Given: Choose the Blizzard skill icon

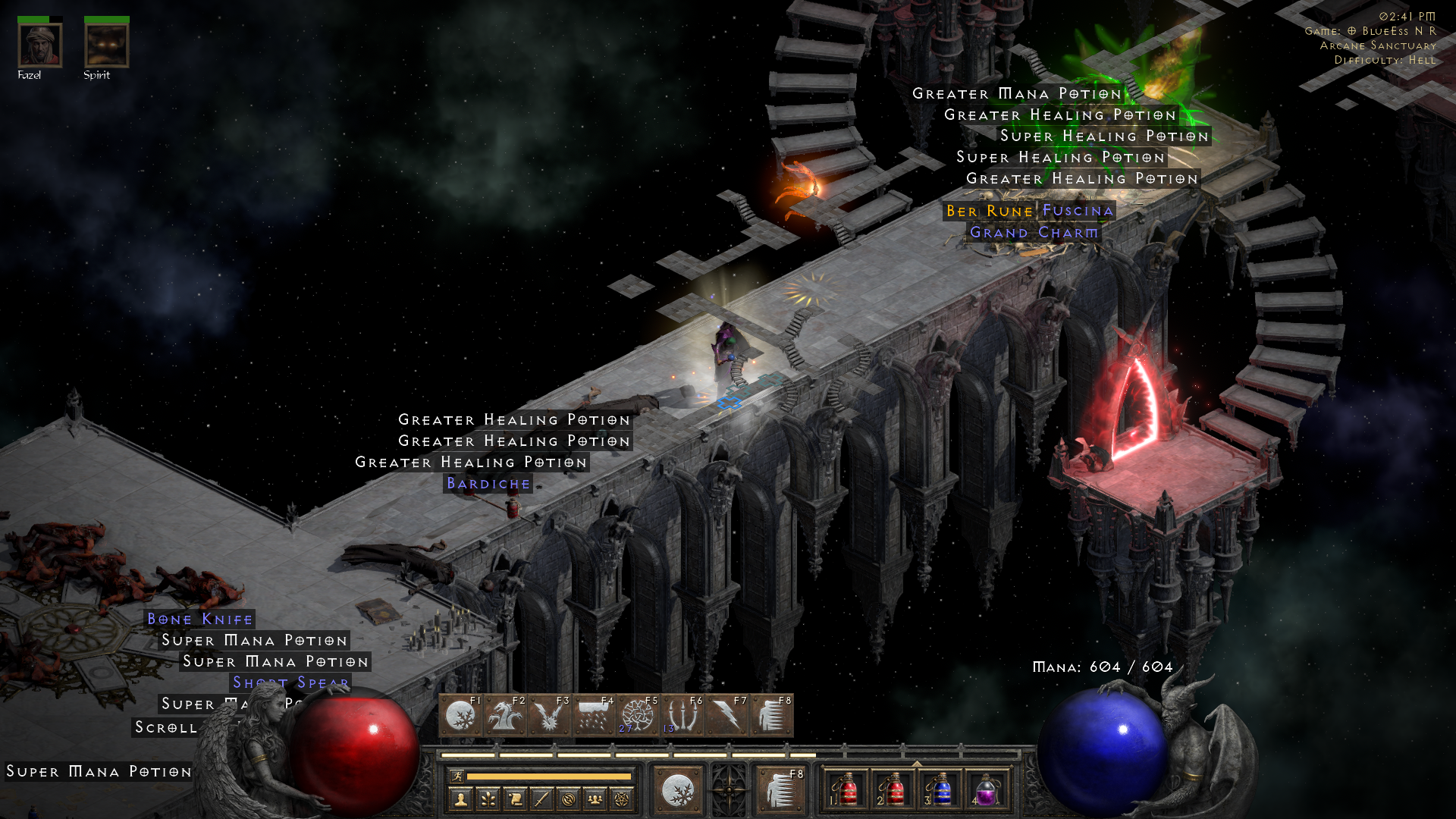Looking at the screenshot, I should coord(593,716).
